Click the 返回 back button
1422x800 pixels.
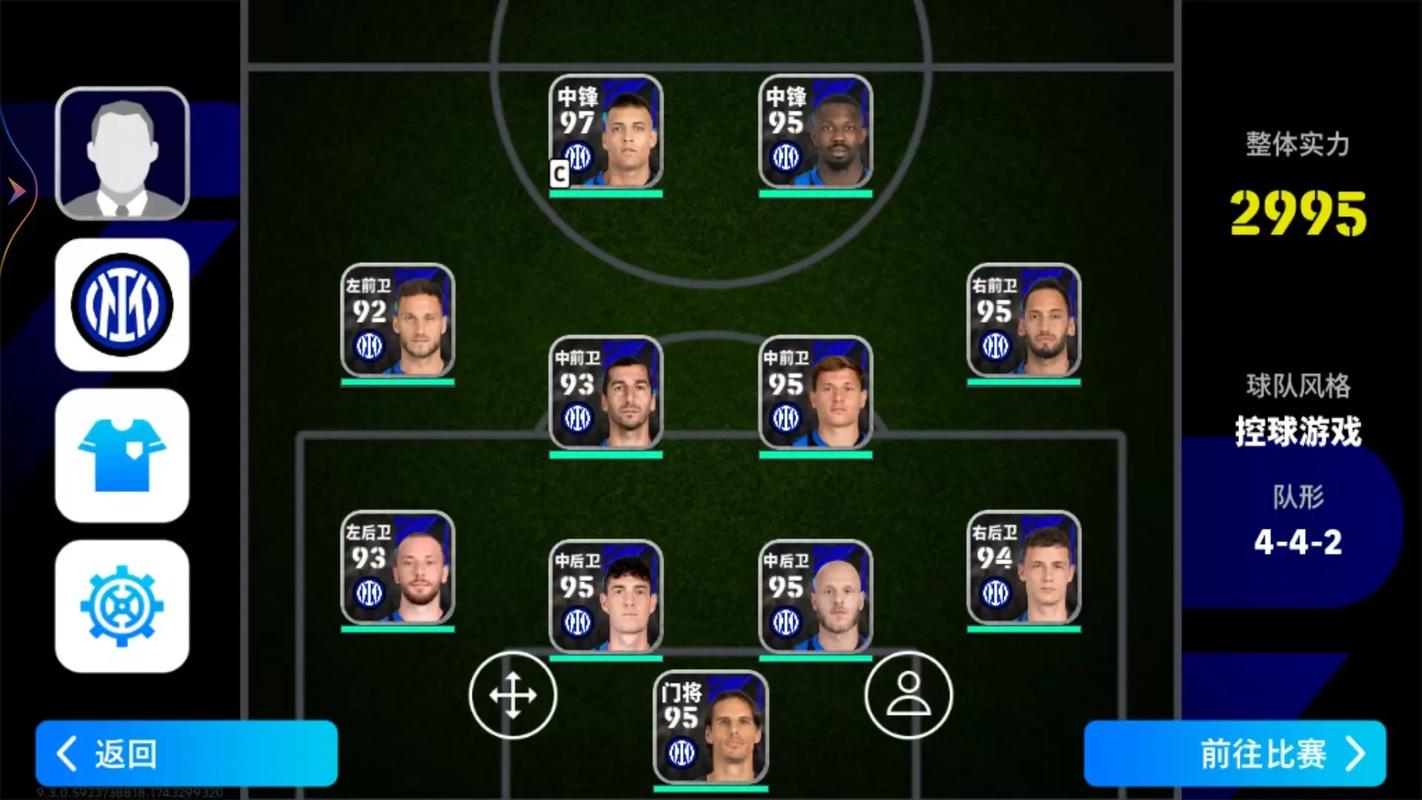pos(186,753)
